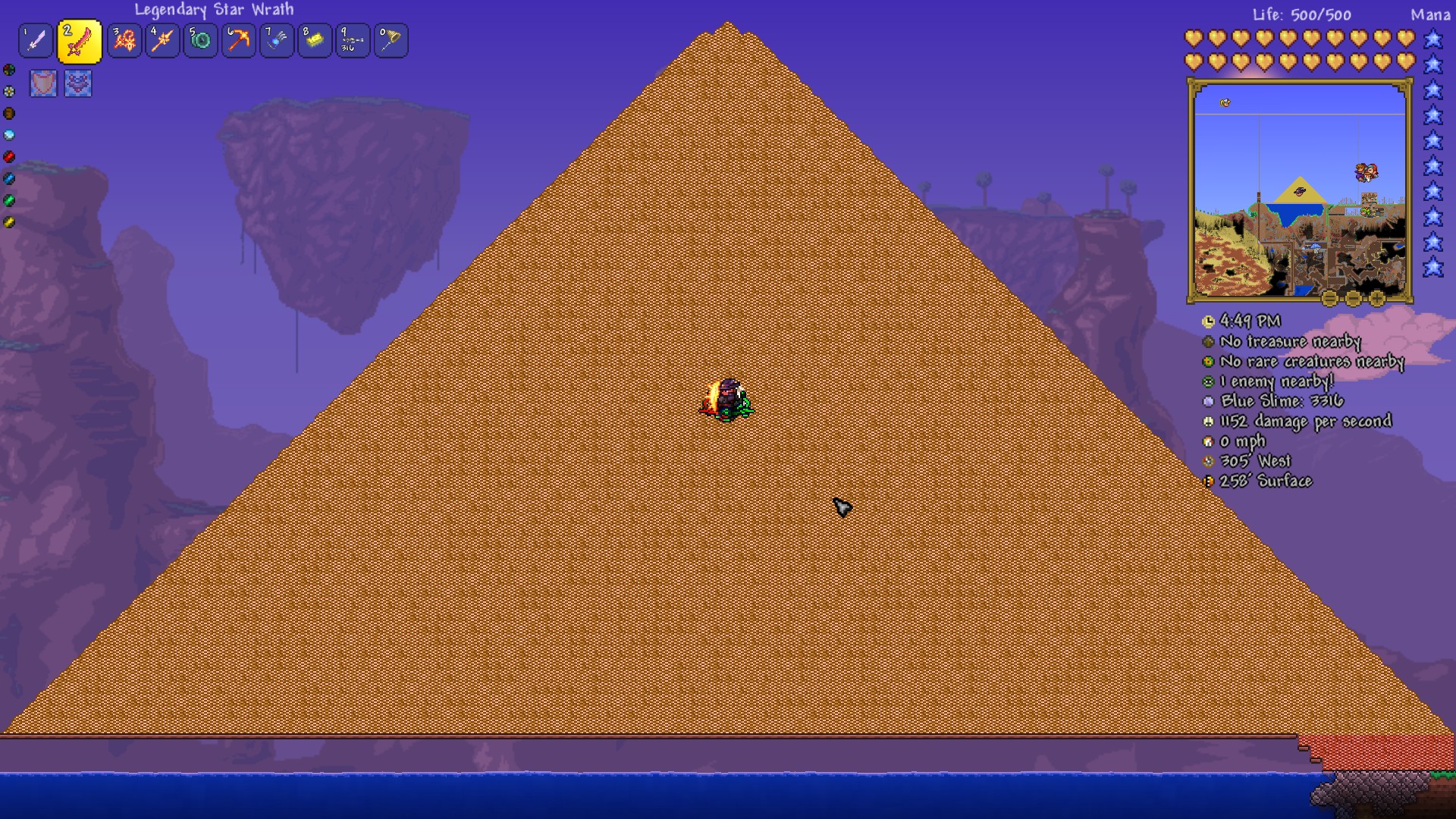Toggle the rainbow wheel icon on left edge
This screenshot has width=1456, height=819.
point(8,69)
